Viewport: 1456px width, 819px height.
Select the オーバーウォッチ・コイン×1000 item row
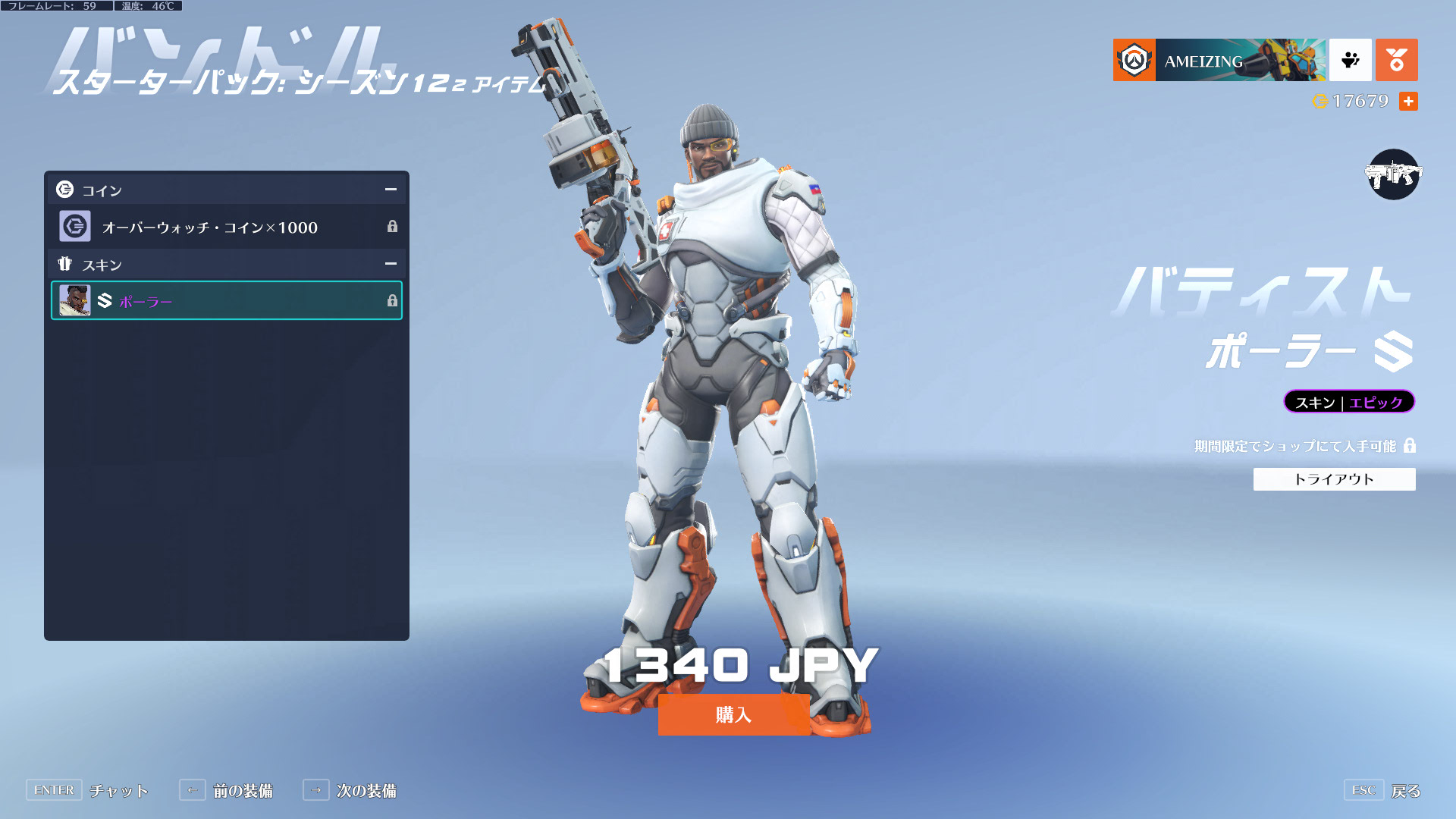coord(227,227)
